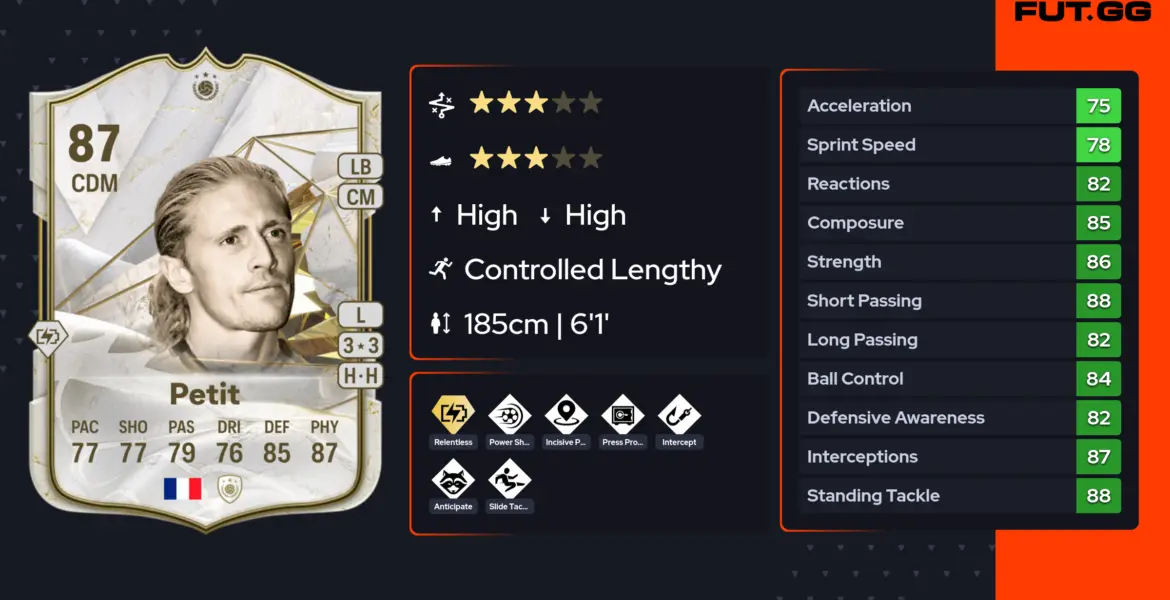The height and width of the screenshot is (600, 1170).
Task: Click the Relentless playstyle icon
Action: (452, 415)
